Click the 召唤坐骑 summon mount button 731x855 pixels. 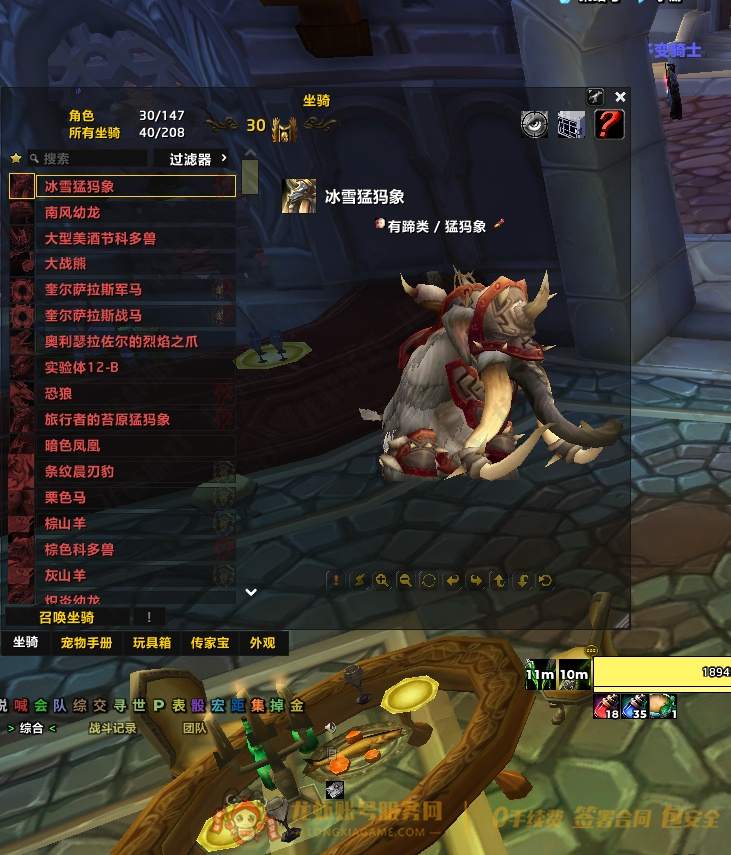point(68,617)
